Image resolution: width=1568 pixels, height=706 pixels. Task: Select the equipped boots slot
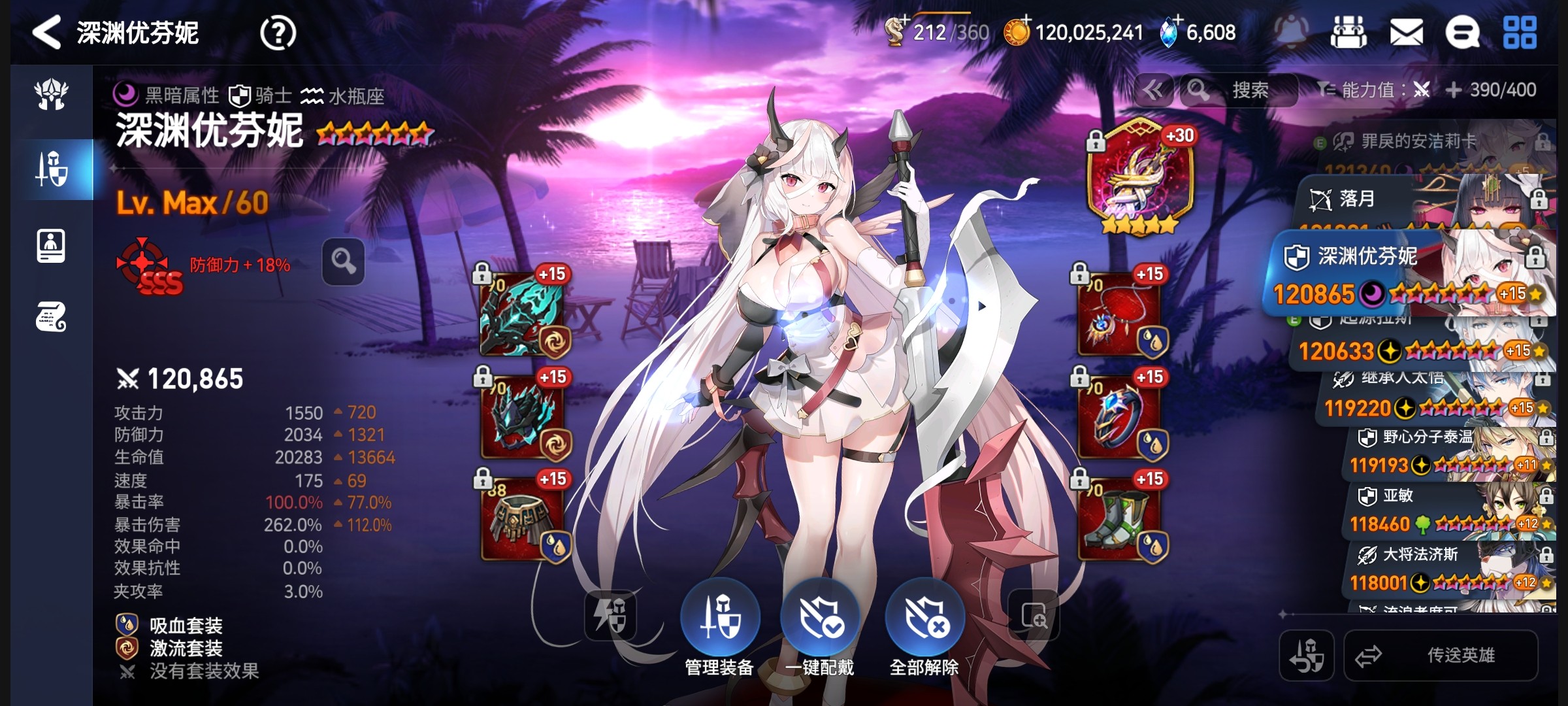point(1120,520)
